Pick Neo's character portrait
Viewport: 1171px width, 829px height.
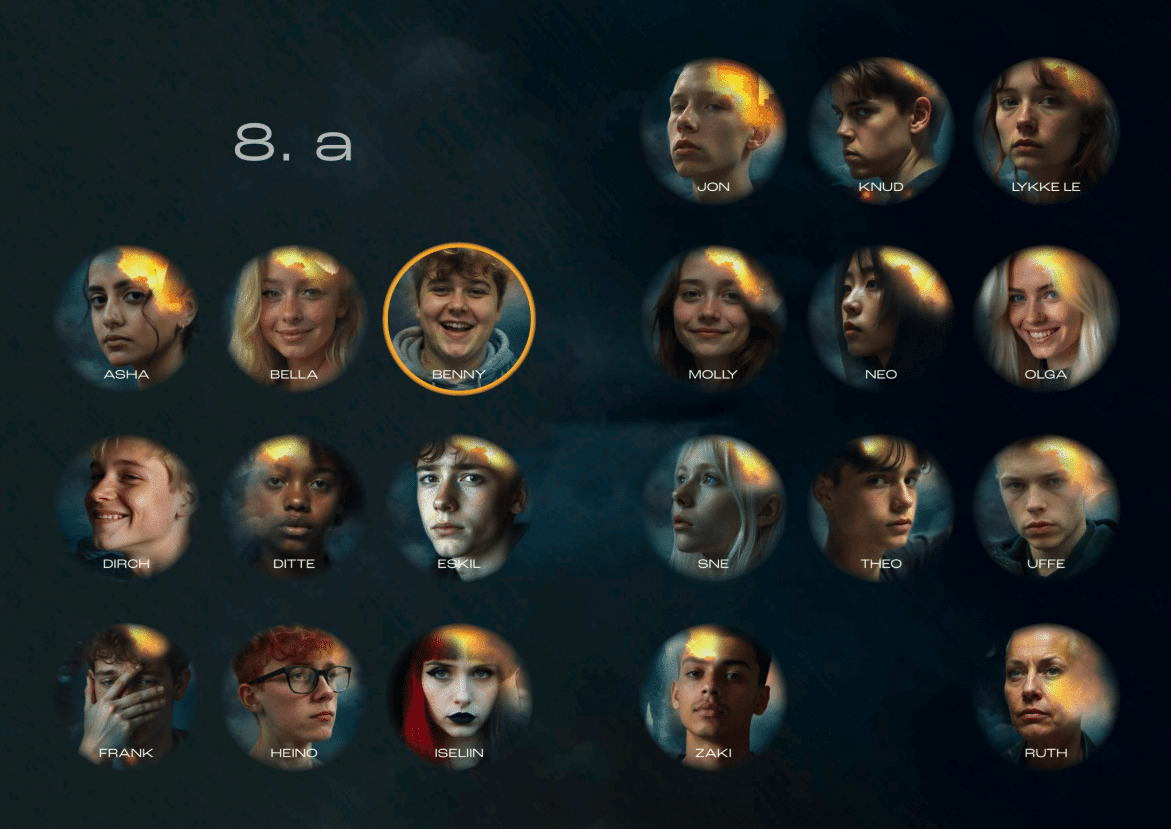pos(880,316)
